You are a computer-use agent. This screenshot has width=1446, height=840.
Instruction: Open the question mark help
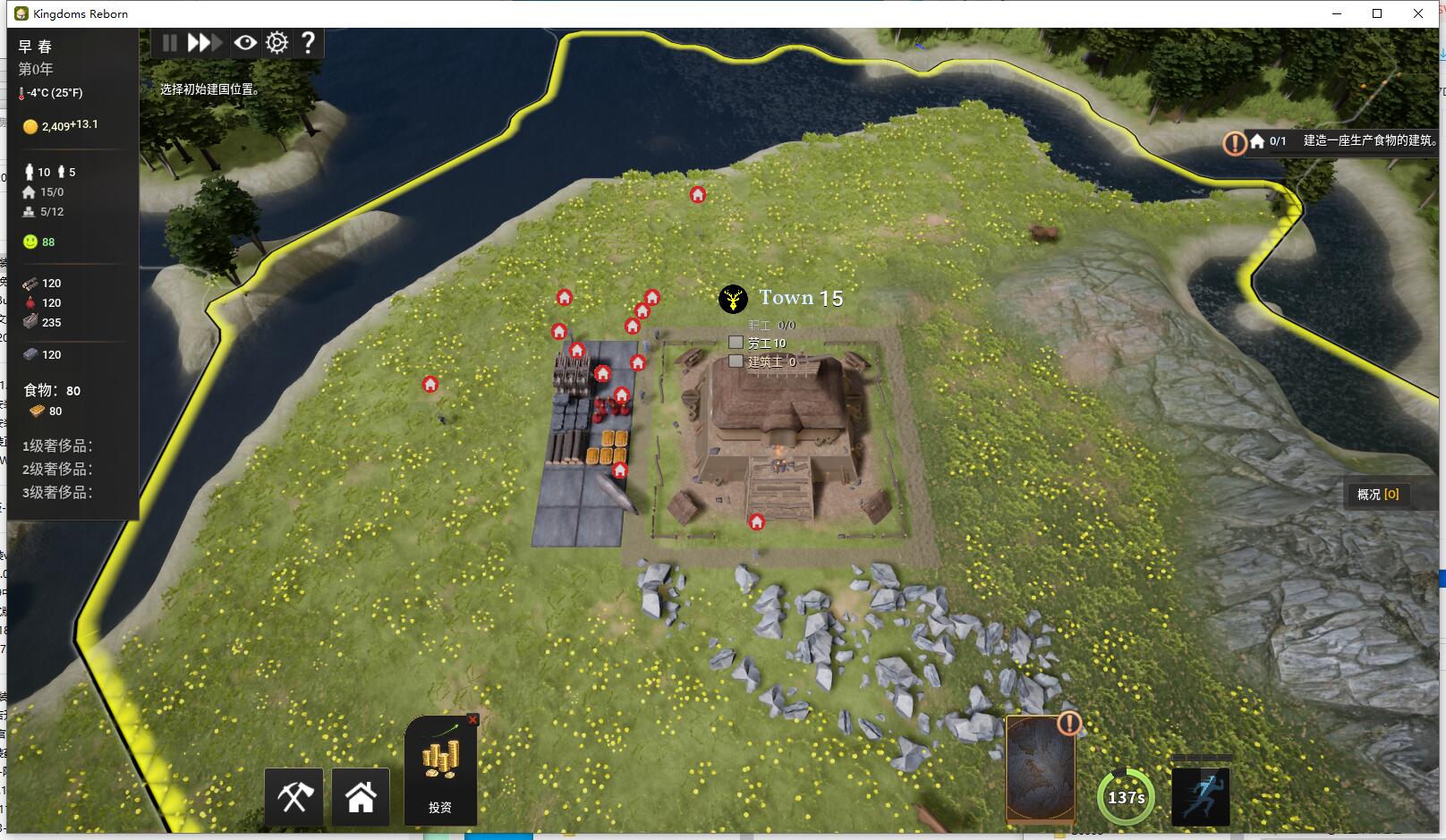[308, 43]
